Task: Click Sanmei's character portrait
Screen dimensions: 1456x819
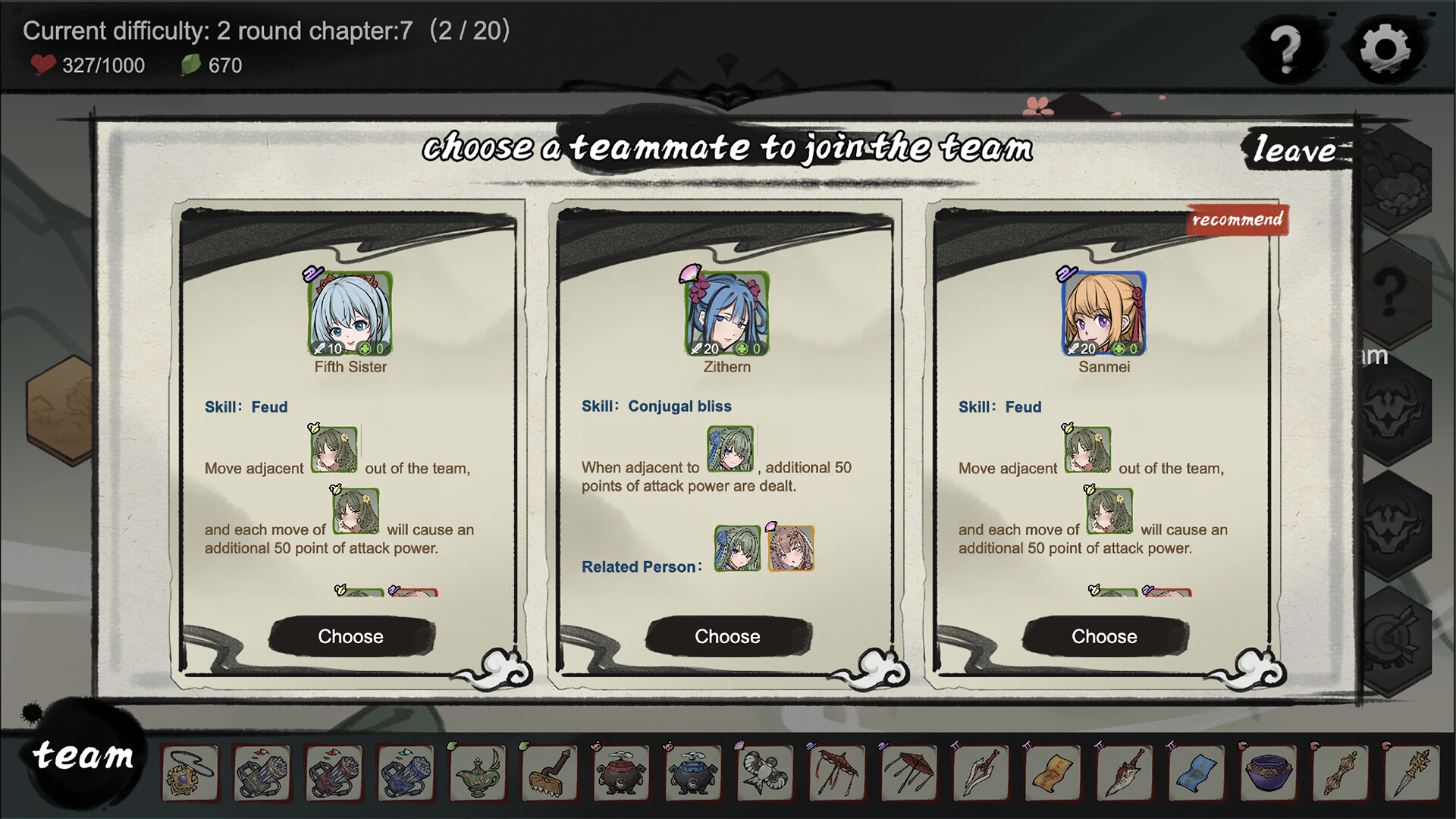Action: tap(1103, 313)
